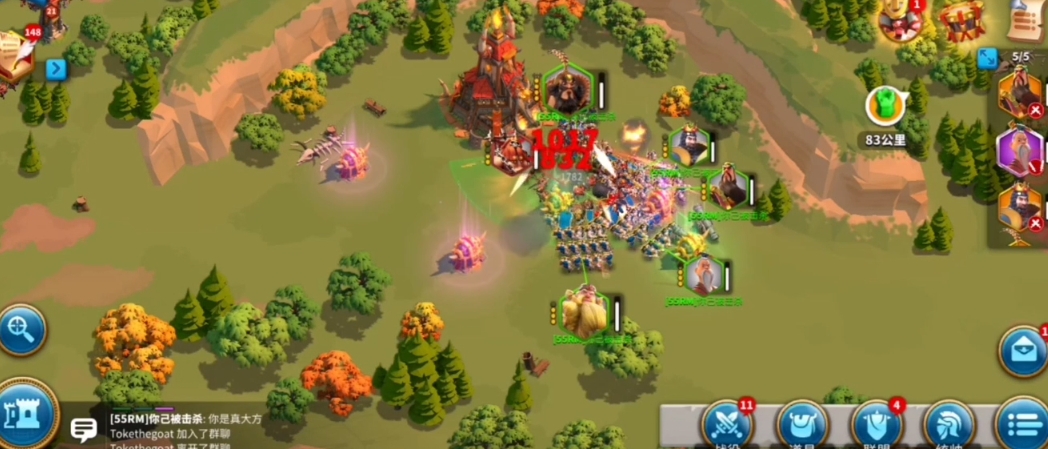Open the paper scroll icon at top right
The image size is (1048, 449).
coord(1025,19)
